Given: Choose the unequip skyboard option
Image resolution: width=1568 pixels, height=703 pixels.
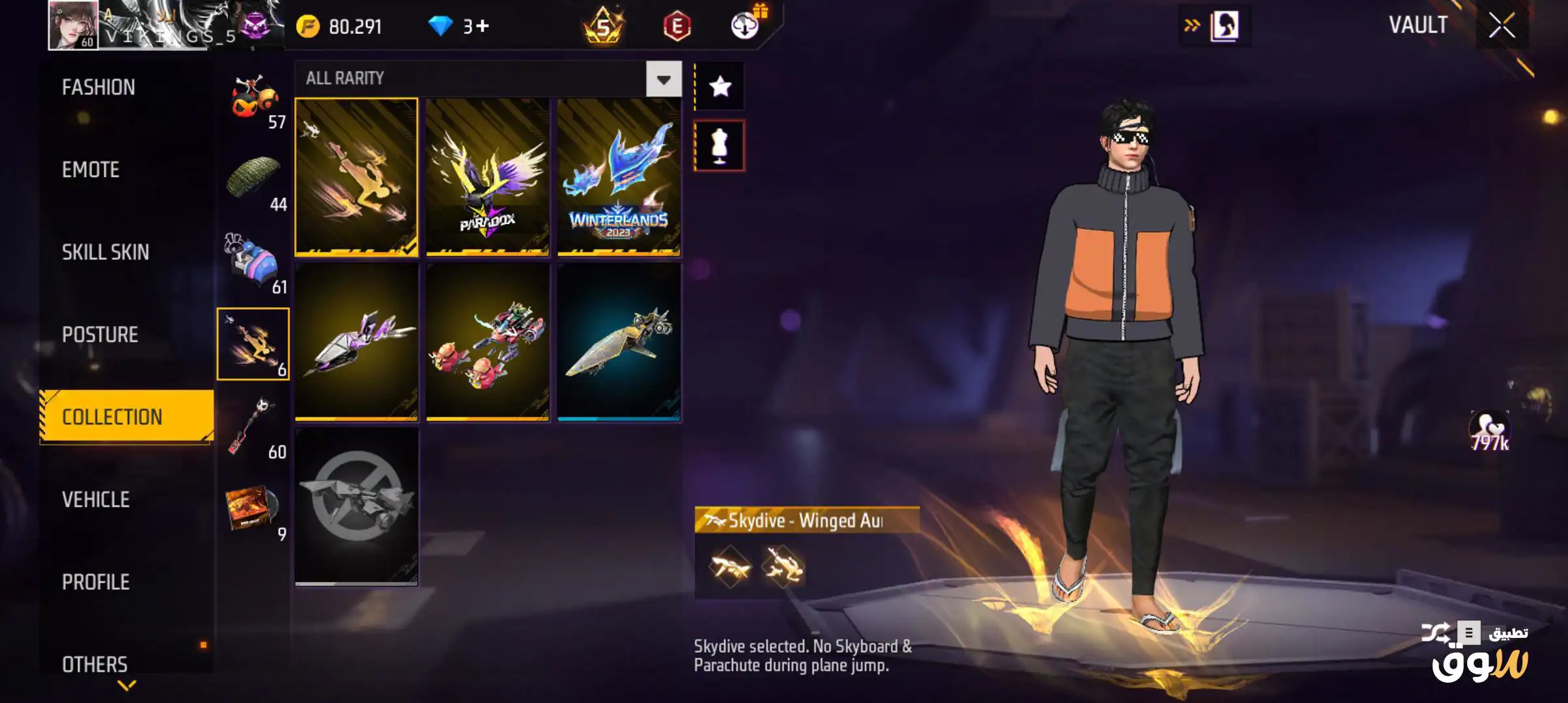Looking at the screenshot, I should coord(356,506).
